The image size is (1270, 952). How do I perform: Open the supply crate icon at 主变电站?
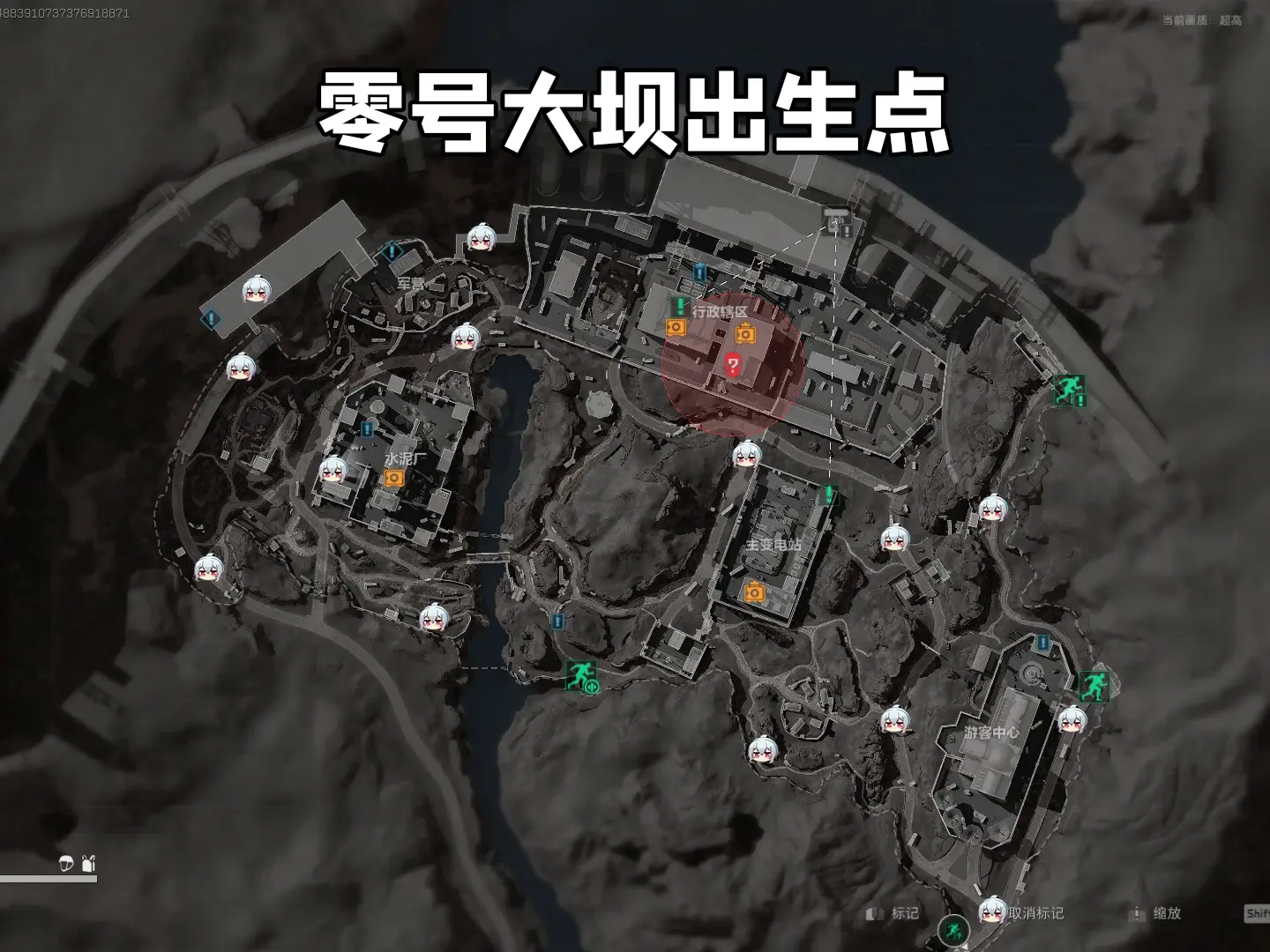[754, 592]
